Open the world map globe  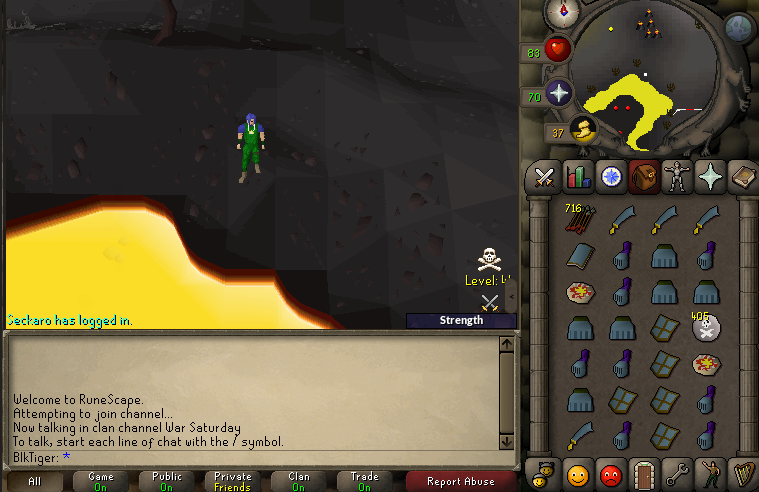tap(739, 27)
